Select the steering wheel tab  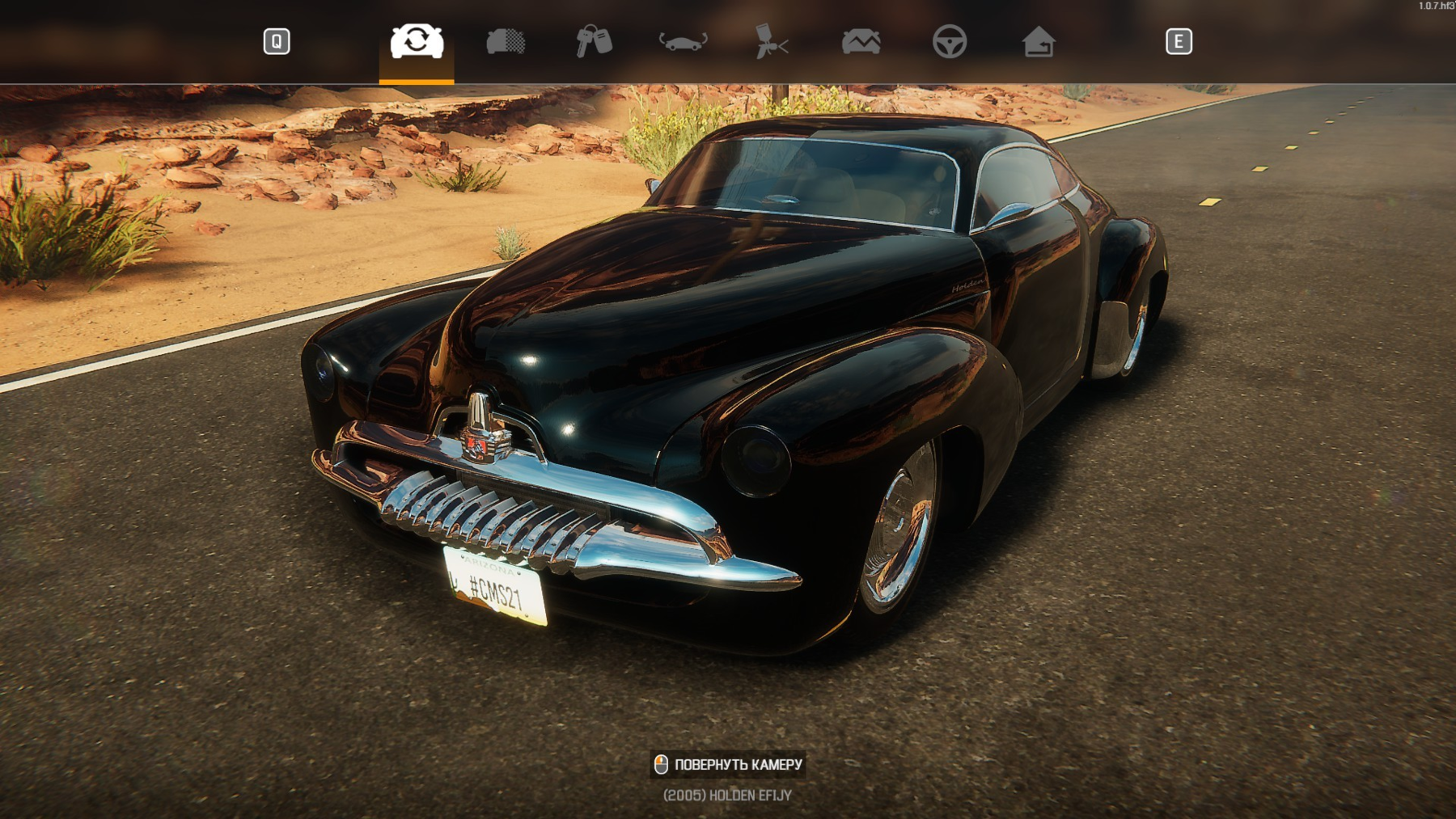tap(950, 41)
